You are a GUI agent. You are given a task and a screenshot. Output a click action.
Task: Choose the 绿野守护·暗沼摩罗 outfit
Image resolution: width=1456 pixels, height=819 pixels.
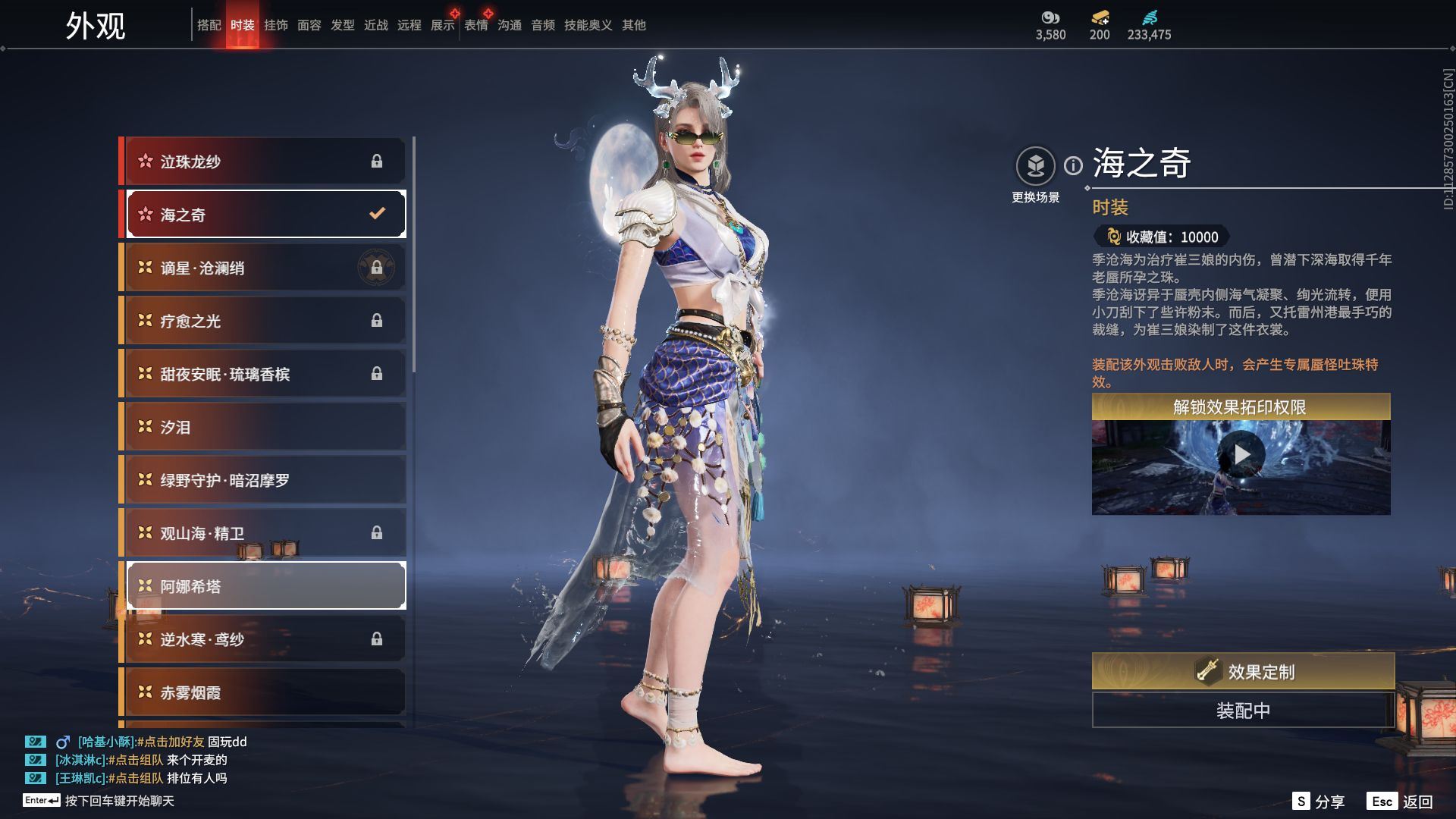point(265,480)
